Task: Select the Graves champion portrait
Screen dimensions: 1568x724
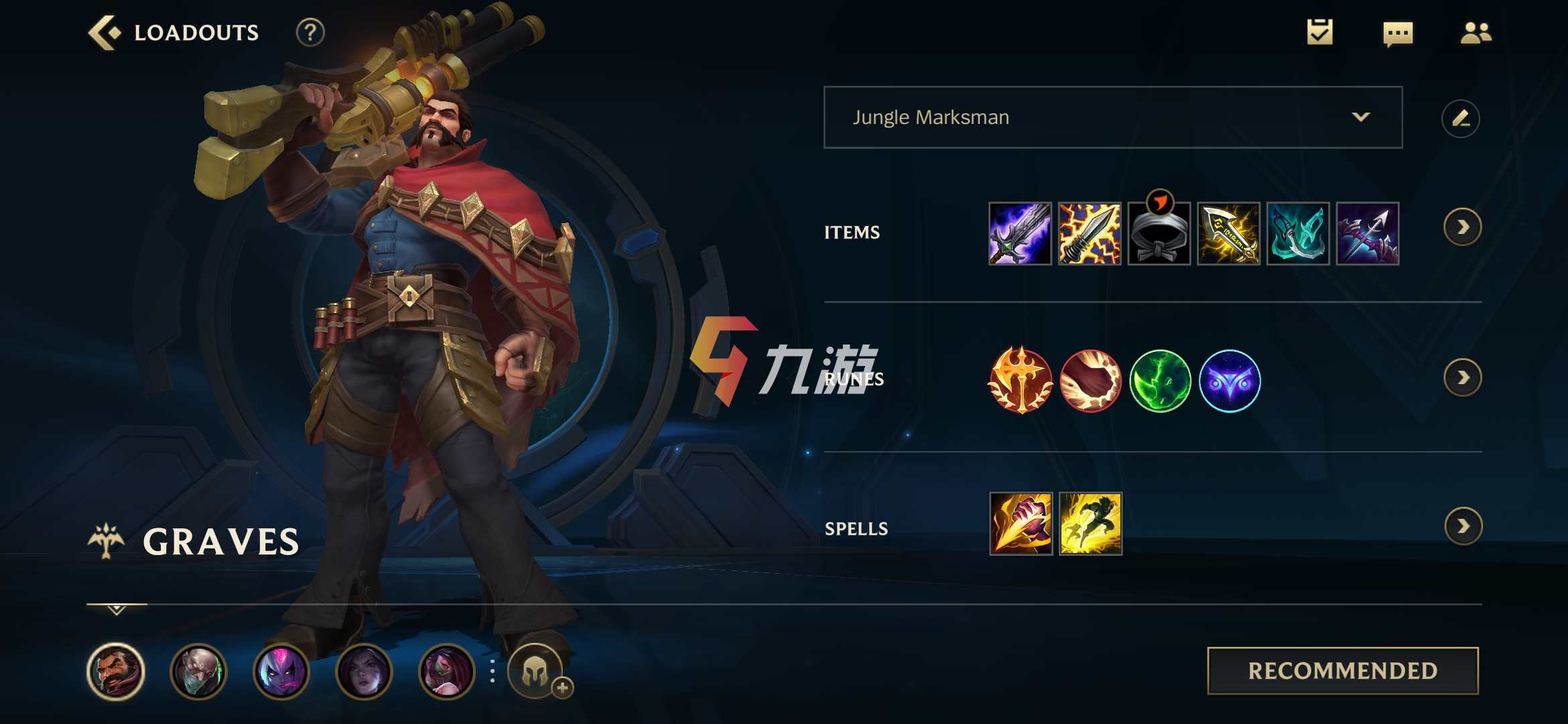Action: (x=116, y=671)
